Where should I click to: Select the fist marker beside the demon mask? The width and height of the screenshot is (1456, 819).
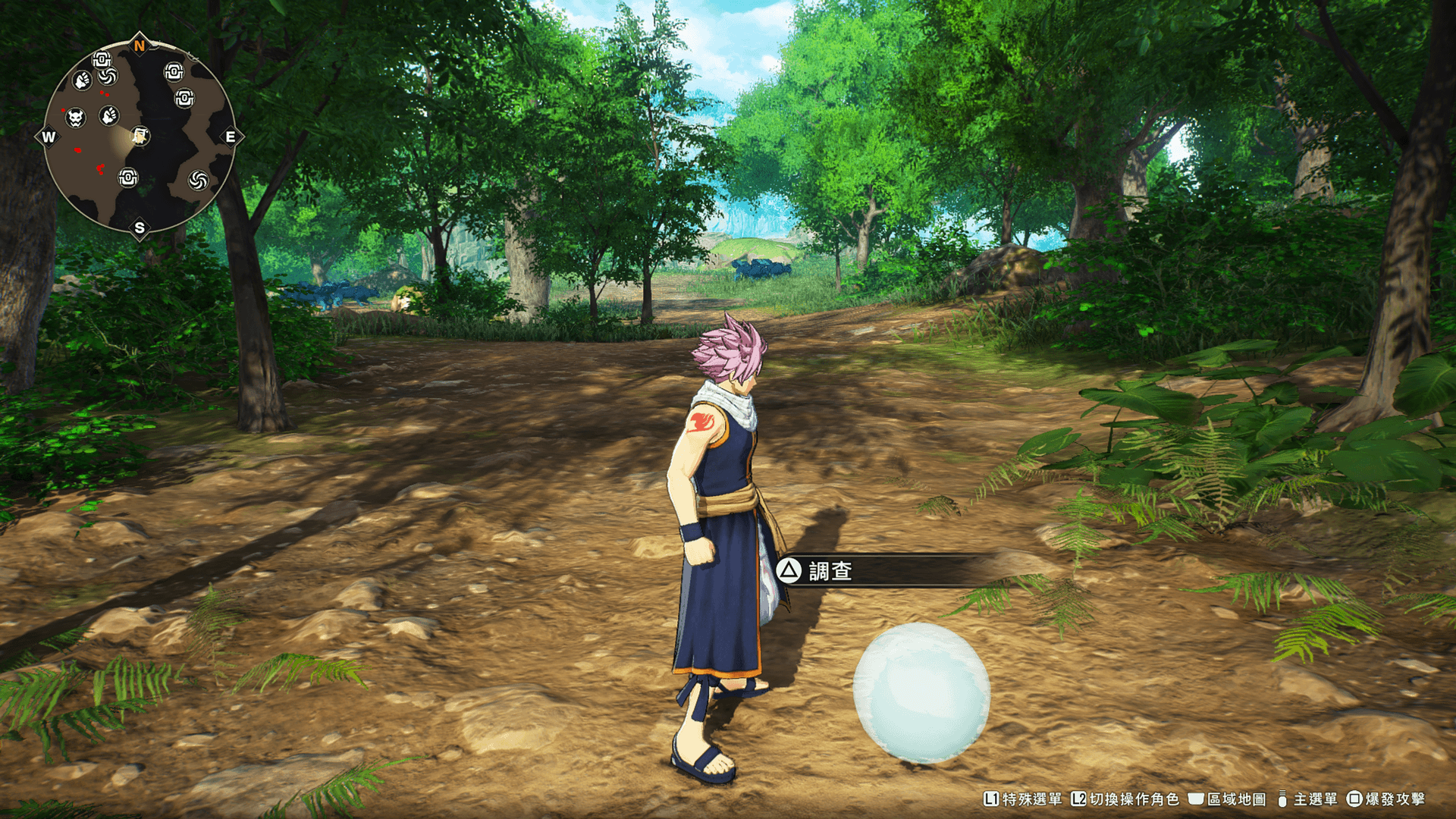(x=109, y=115)
